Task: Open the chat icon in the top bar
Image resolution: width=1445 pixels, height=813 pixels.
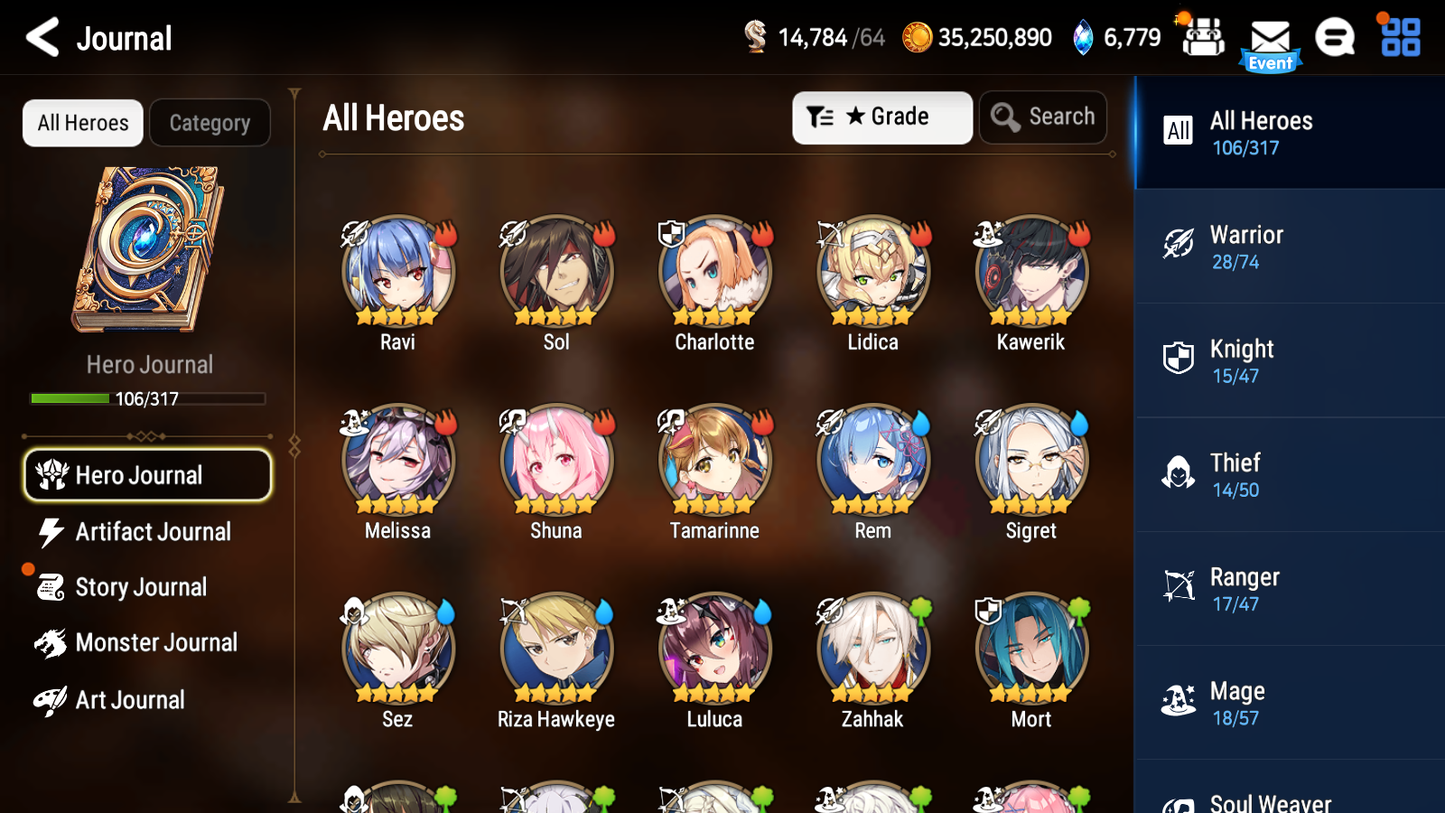Action: tap(1335, 38)
